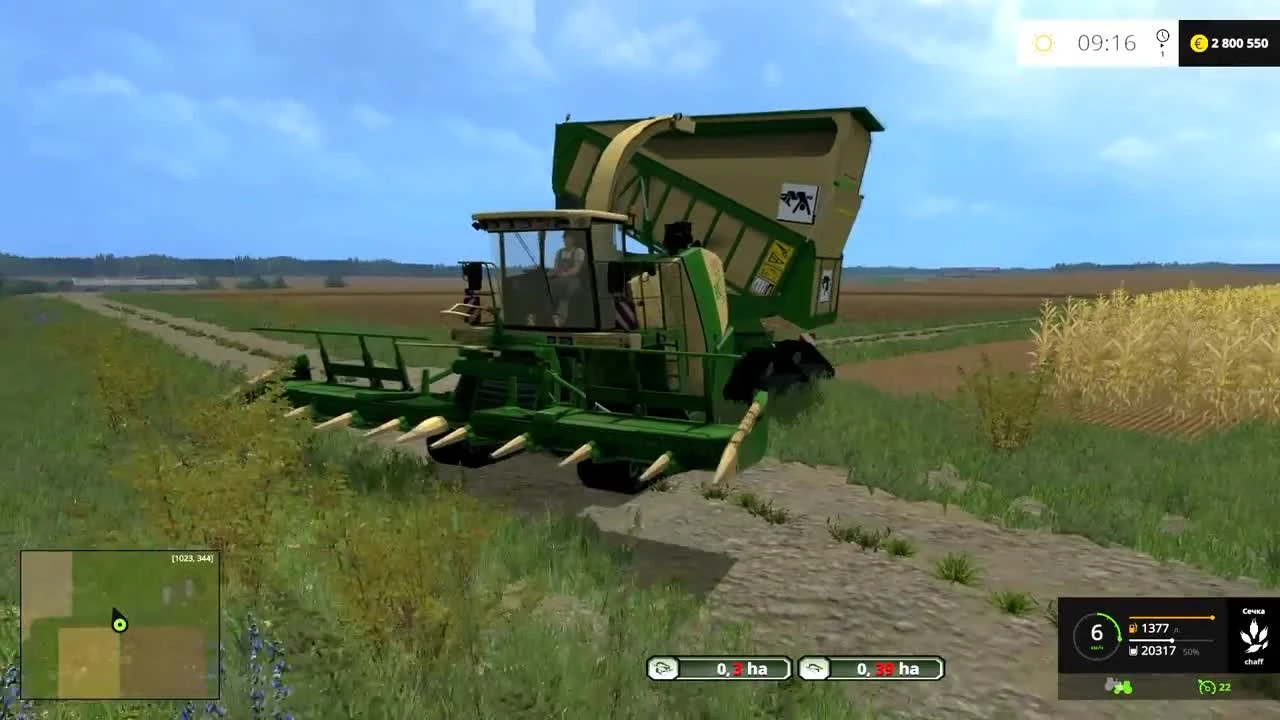Viewport: 1280px width, 720px height.
Task: Click the fill level tank icon next to 20317
Action: 1133,651
